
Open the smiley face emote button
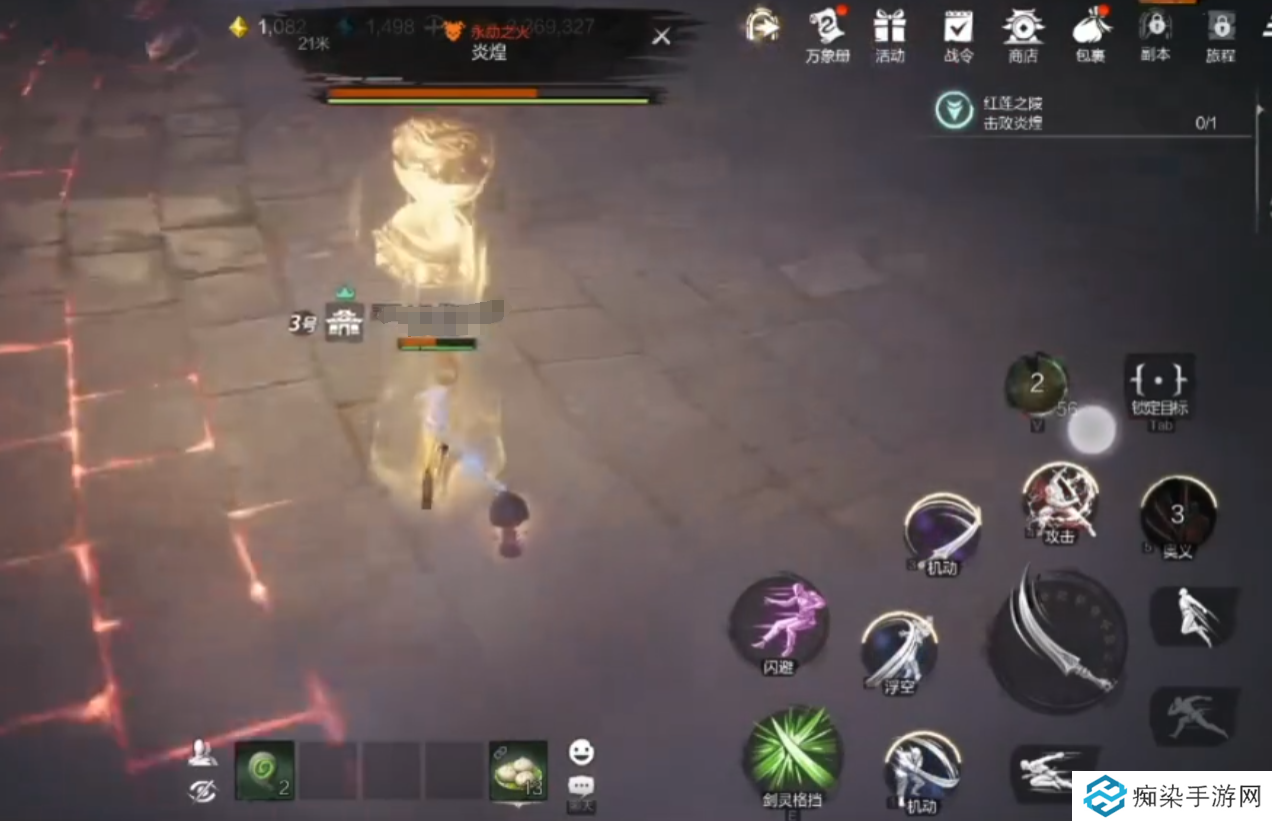(x=581, y=752)
